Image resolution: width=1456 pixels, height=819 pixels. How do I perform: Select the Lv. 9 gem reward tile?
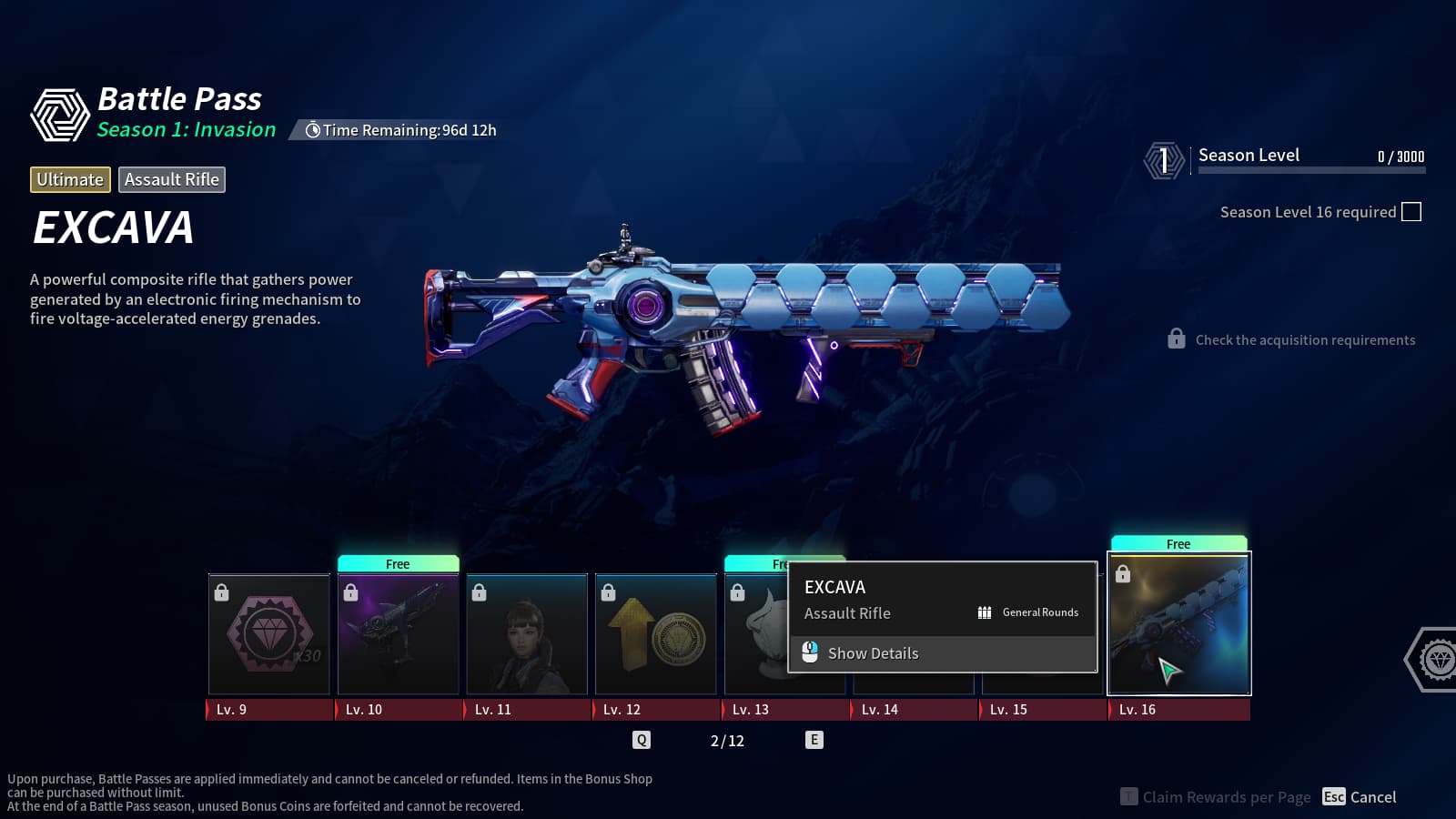(269, 634)
